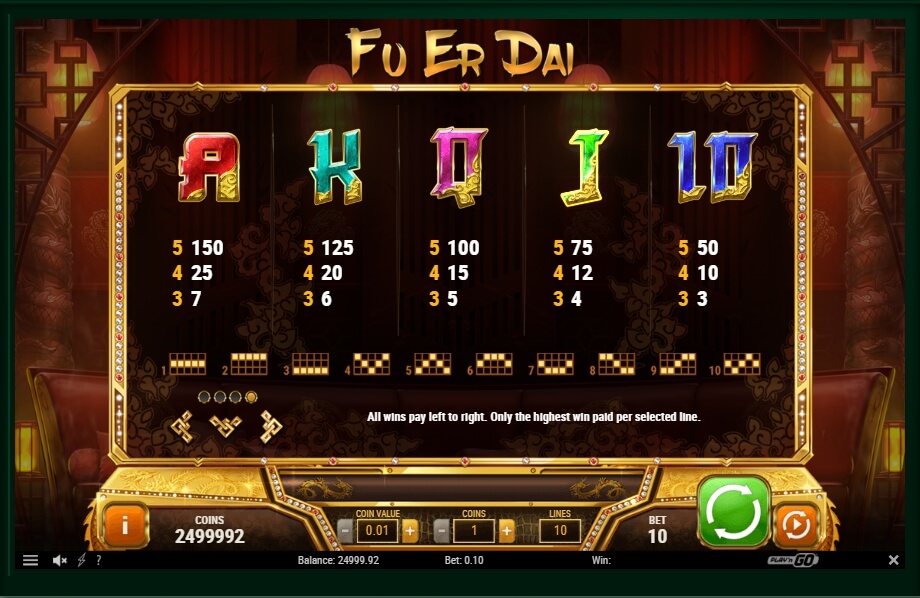Increase the number of coins
920x598 pixels.
click(x=506, y=531)
